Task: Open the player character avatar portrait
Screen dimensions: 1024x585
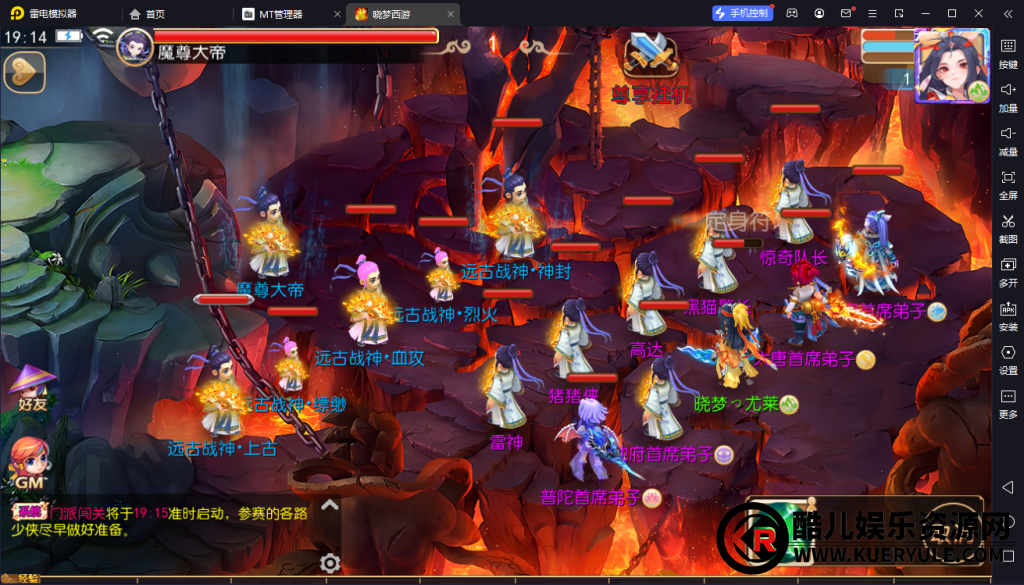Action: (x=951, y=65)
